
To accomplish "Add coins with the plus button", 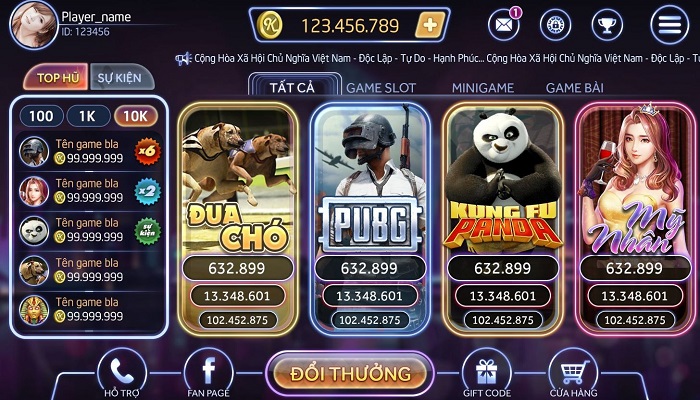I will pos(429,25).
